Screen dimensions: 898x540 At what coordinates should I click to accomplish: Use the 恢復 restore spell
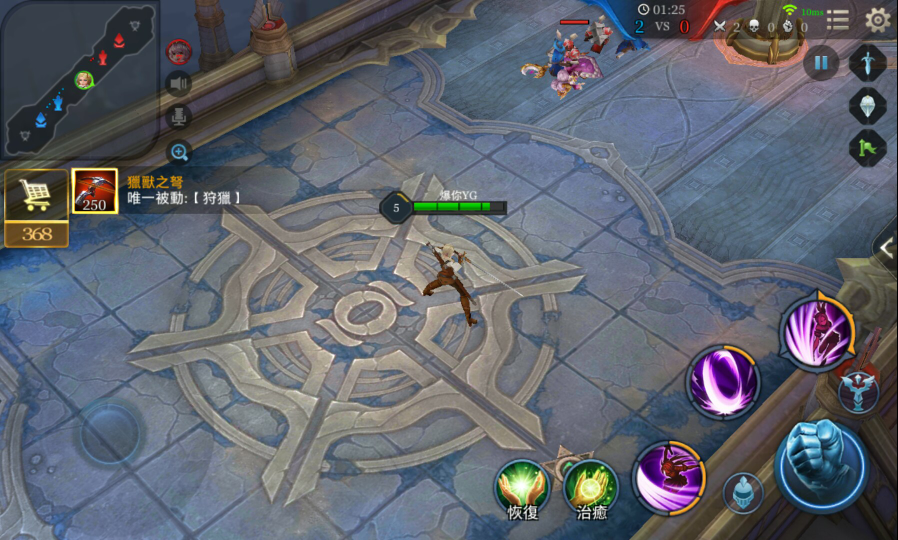522,485
